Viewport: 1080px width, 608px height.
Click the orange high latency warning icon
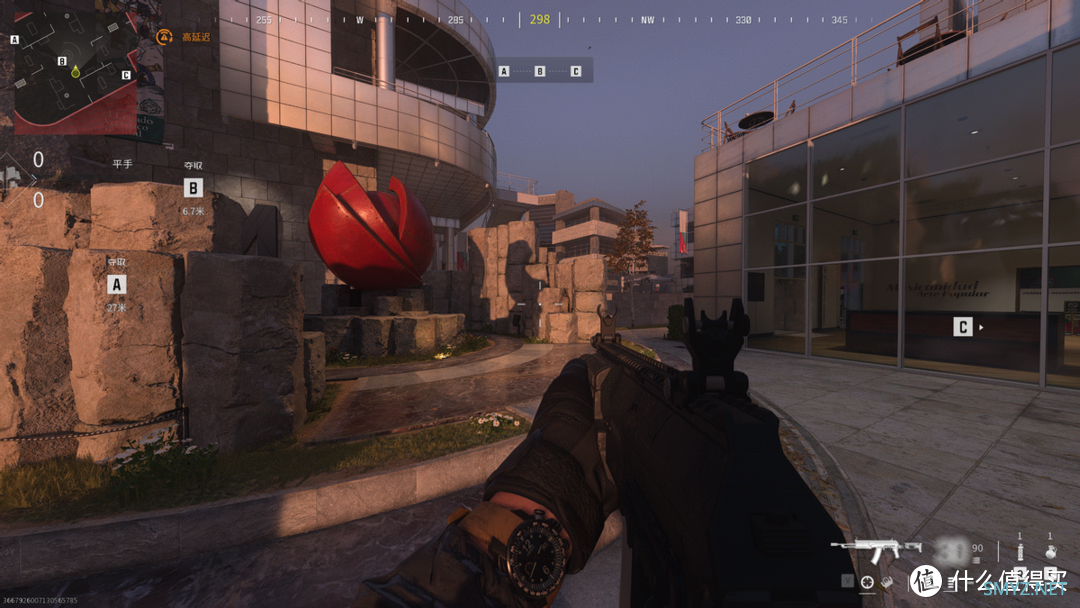(x=165, y=37)
